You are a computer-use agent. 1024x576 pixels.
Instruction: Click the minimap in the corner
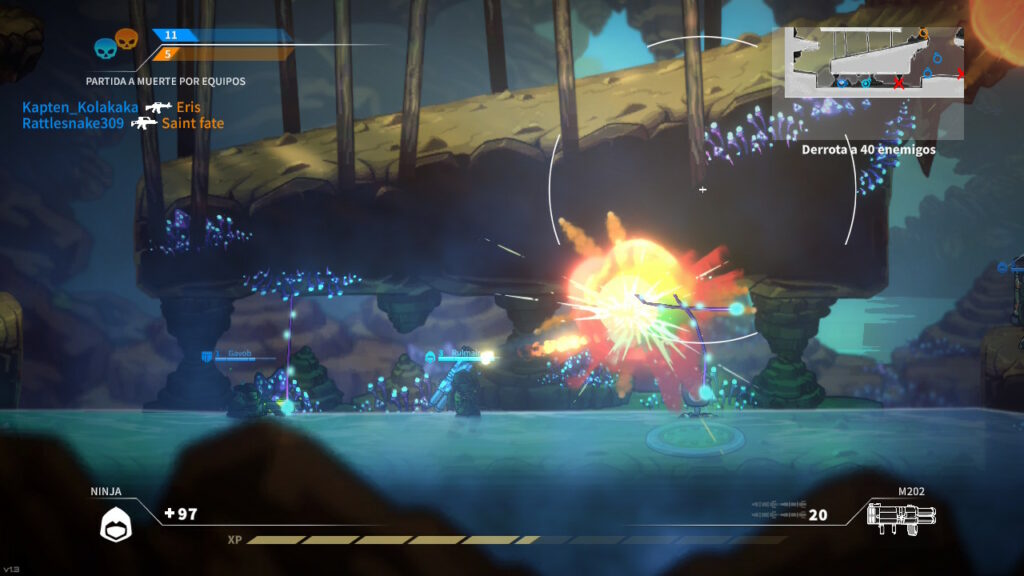(x=874, y=62)
